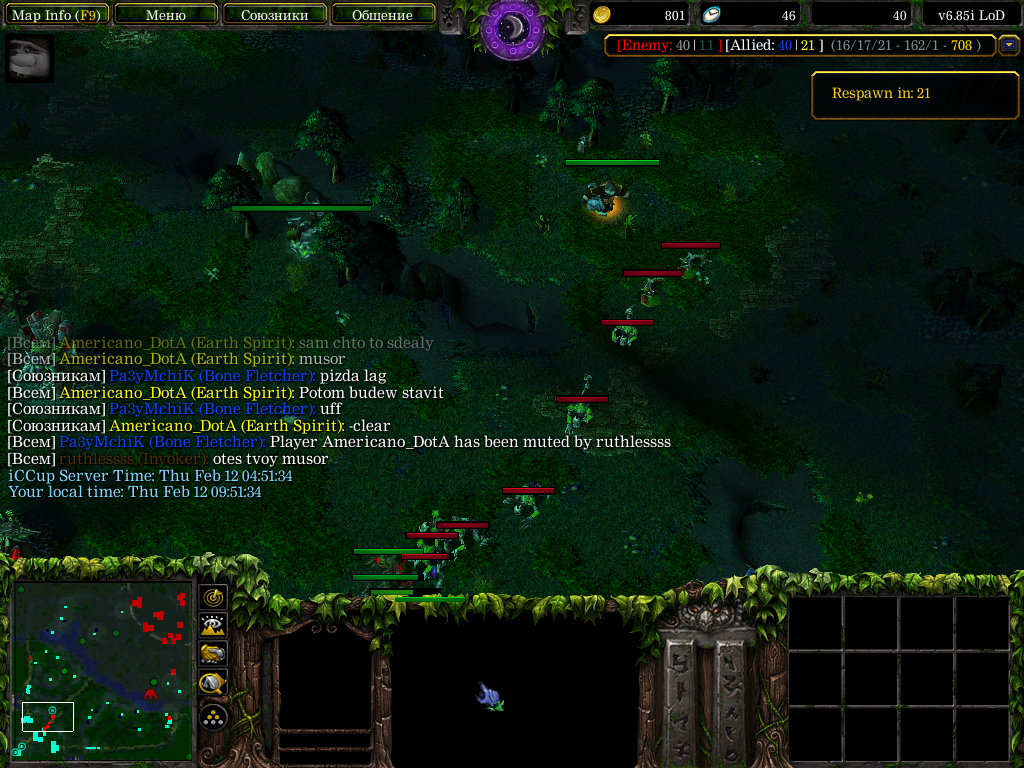
Task: Click the gold coin resource icon
Action: click(x=602, y=15)
